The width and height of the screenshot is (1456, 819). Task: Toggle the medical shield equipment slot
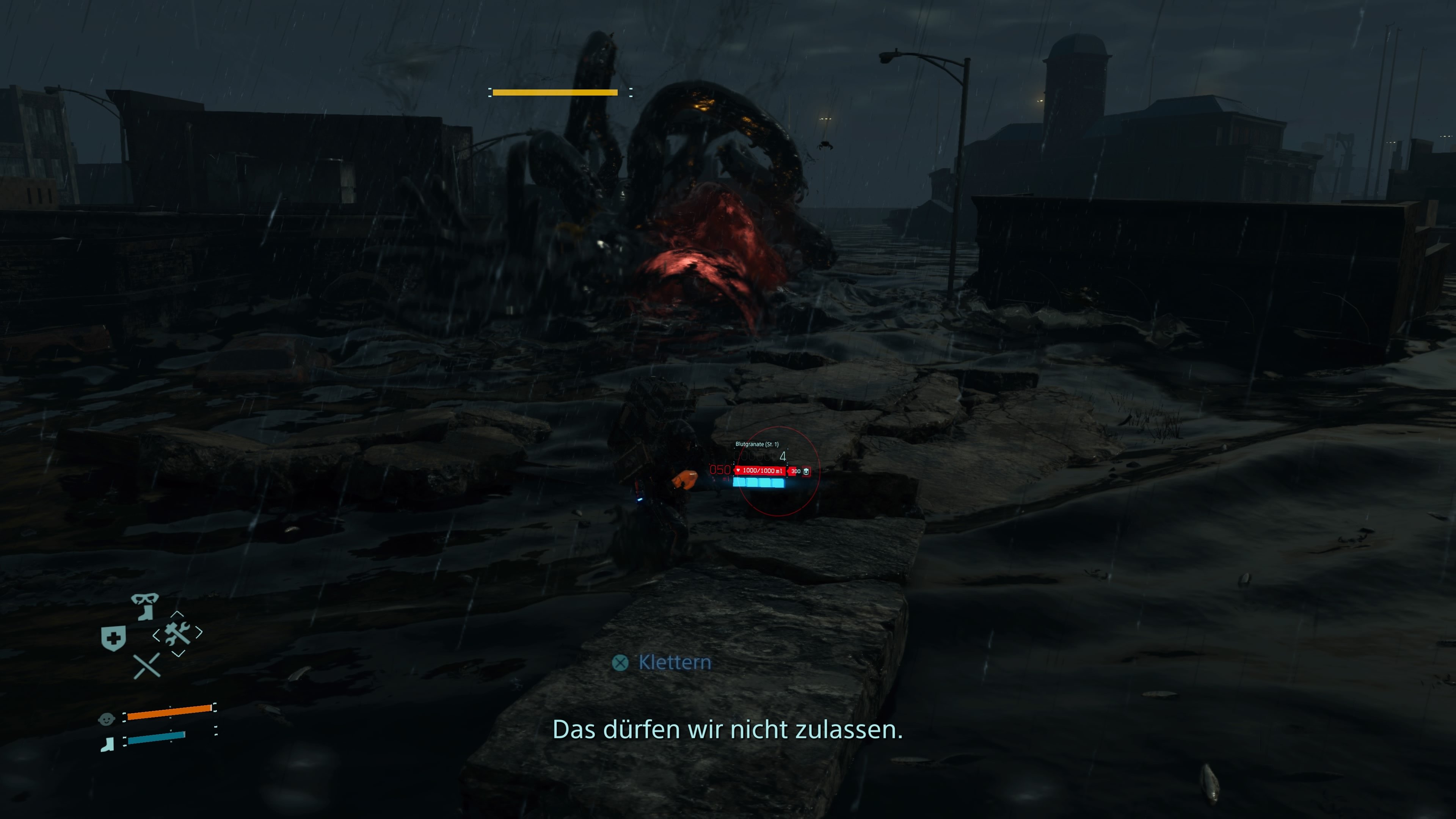(113, 637)
